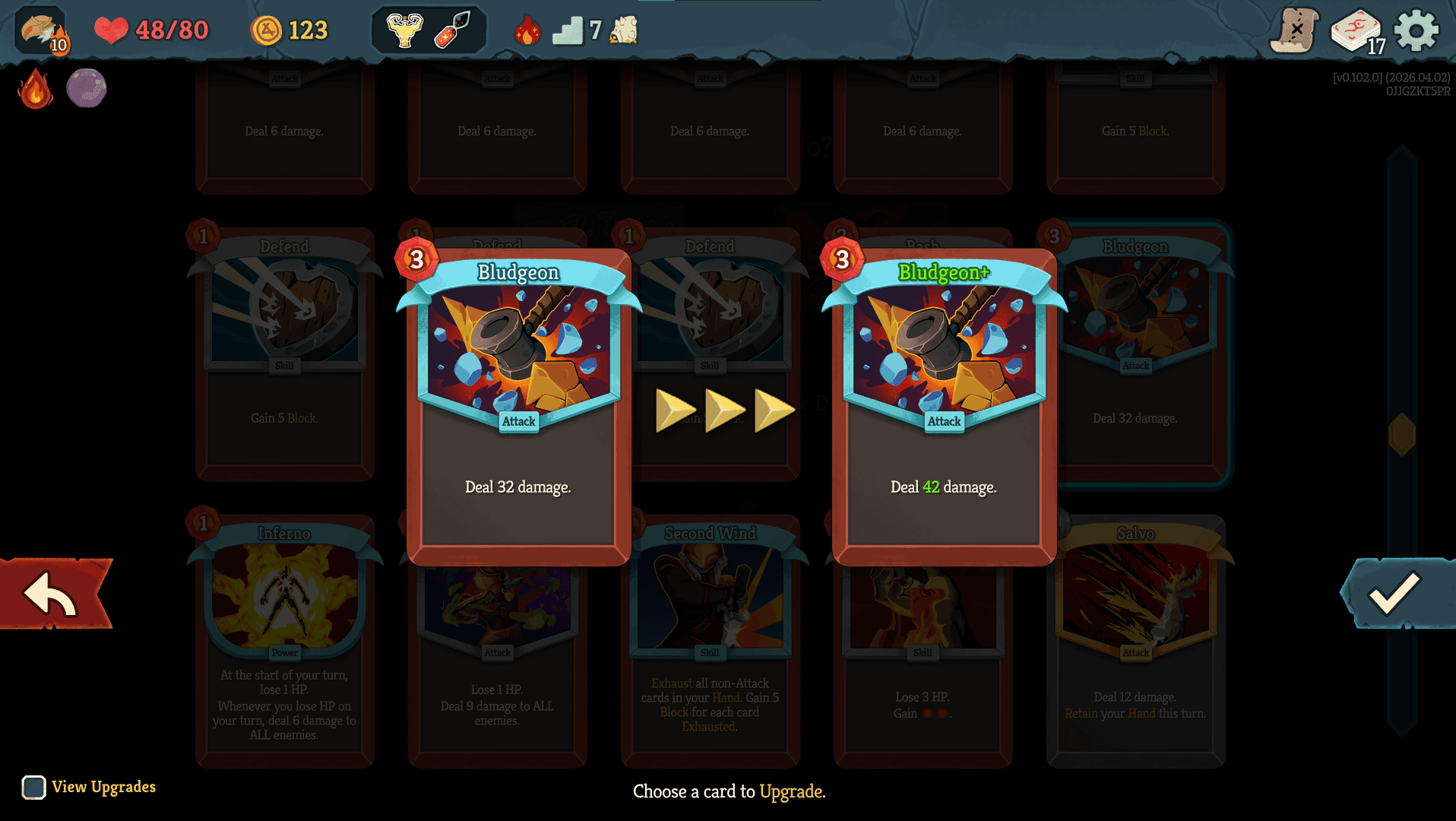1456x821 pixels.
Task: Enable the View Upgrades checkbox
Action: click(x=34, y=788)
